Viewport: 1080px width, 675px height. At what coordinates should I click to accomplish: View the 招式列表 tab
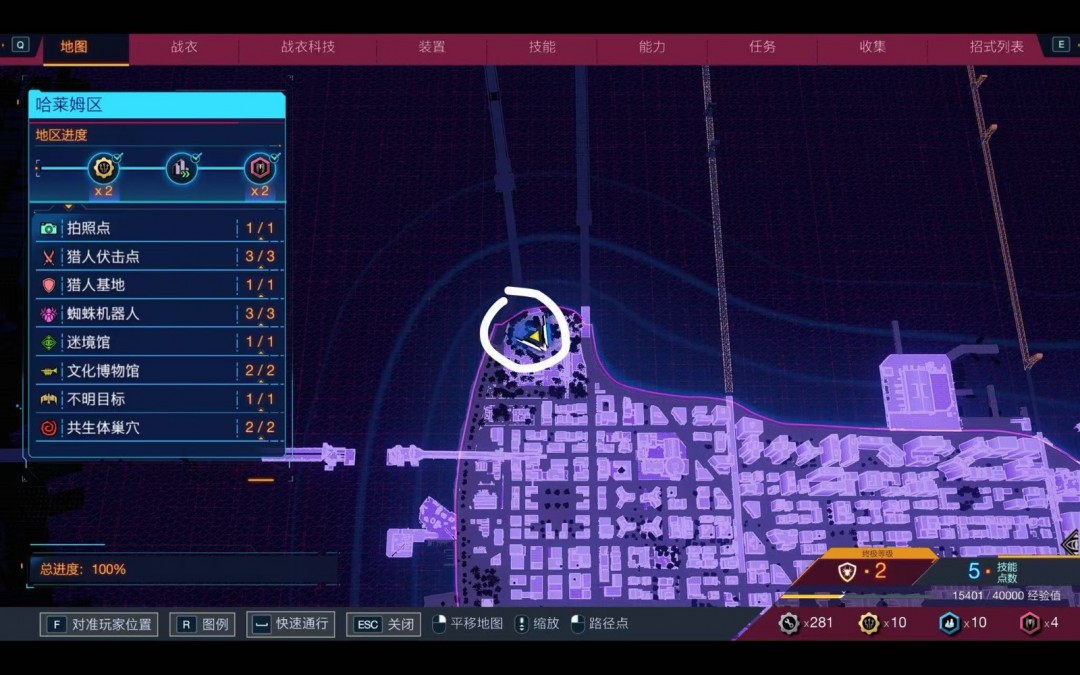(996, 47)
